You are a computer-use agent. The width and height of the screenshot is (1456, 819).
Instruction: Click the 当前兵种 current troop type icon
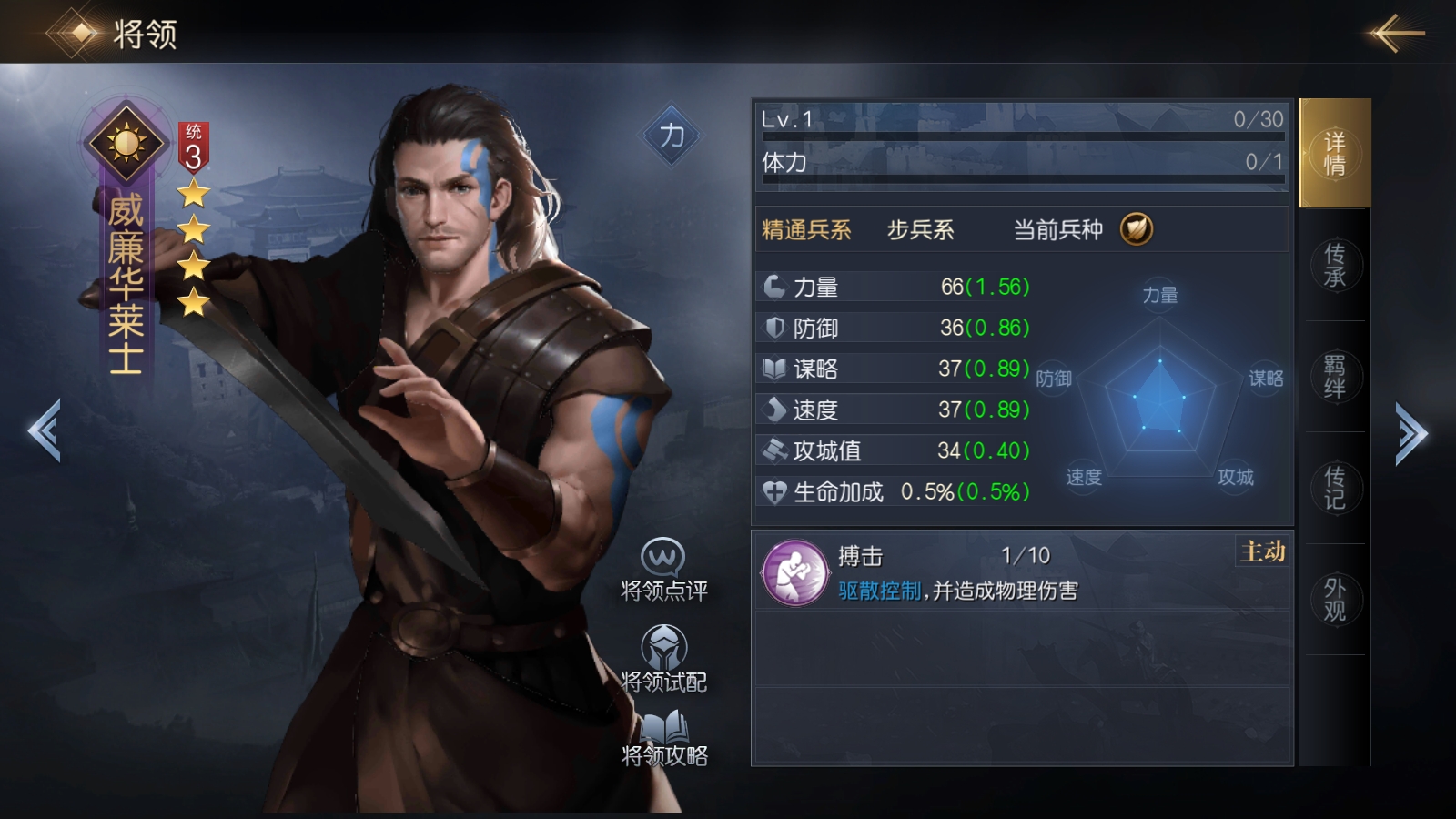coord(1137,229)
